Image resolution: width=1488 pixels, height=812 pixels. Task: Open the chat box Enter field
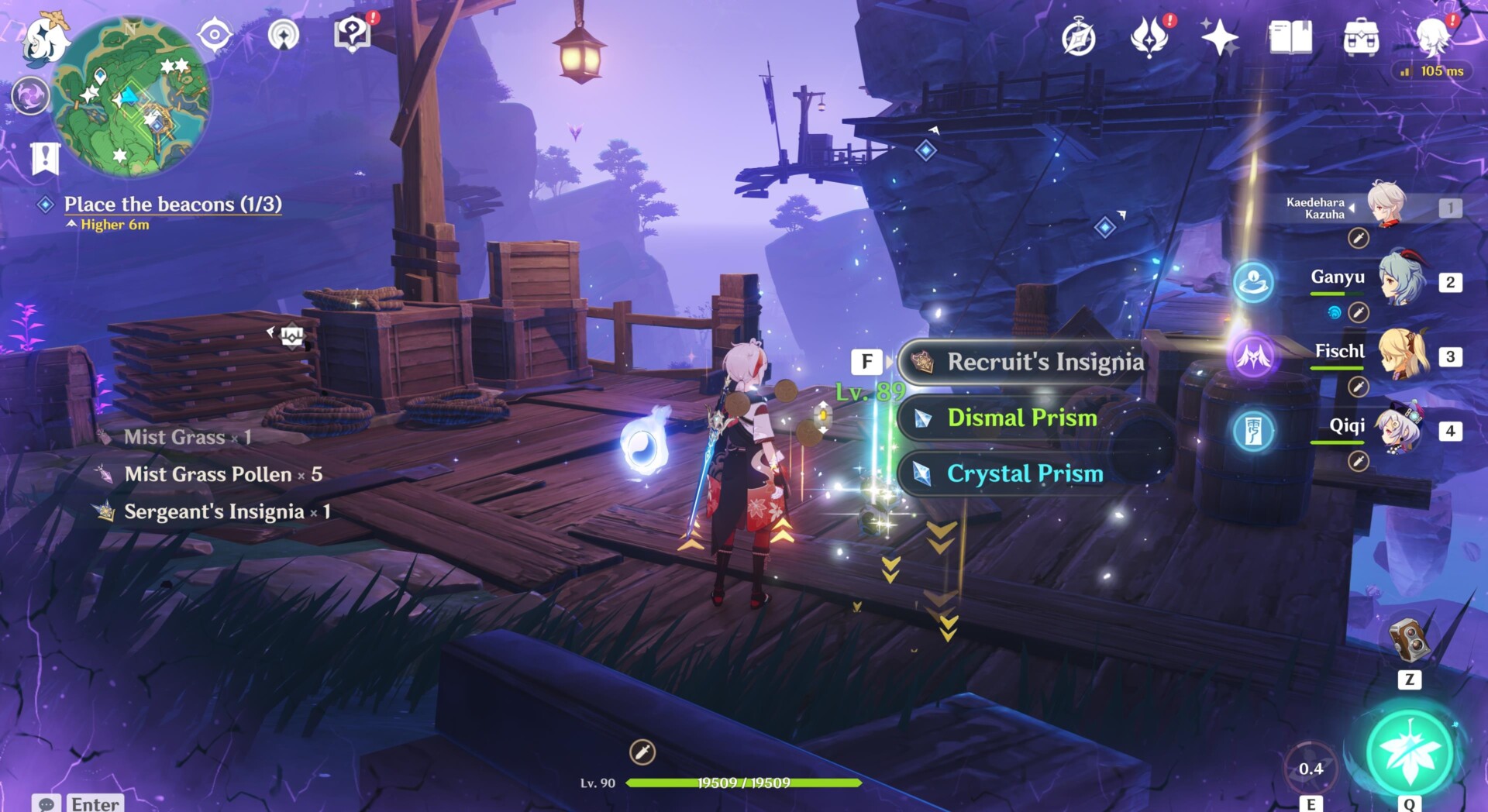tap(95, 803)
